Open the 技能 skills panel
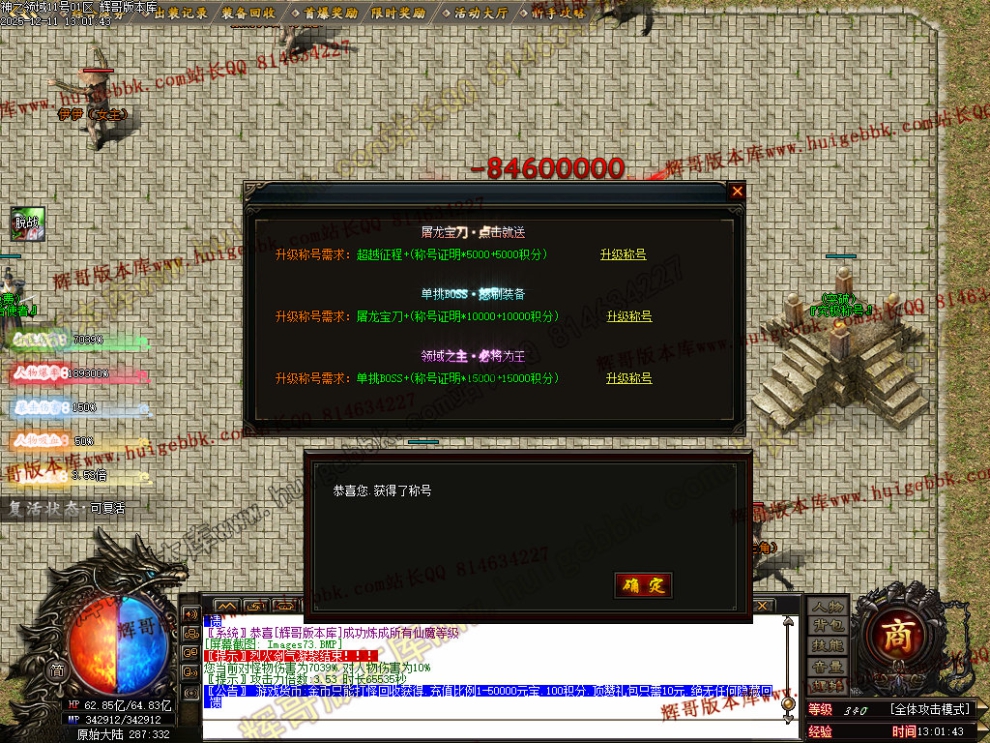990x743 pixels. tap(828, 647)
